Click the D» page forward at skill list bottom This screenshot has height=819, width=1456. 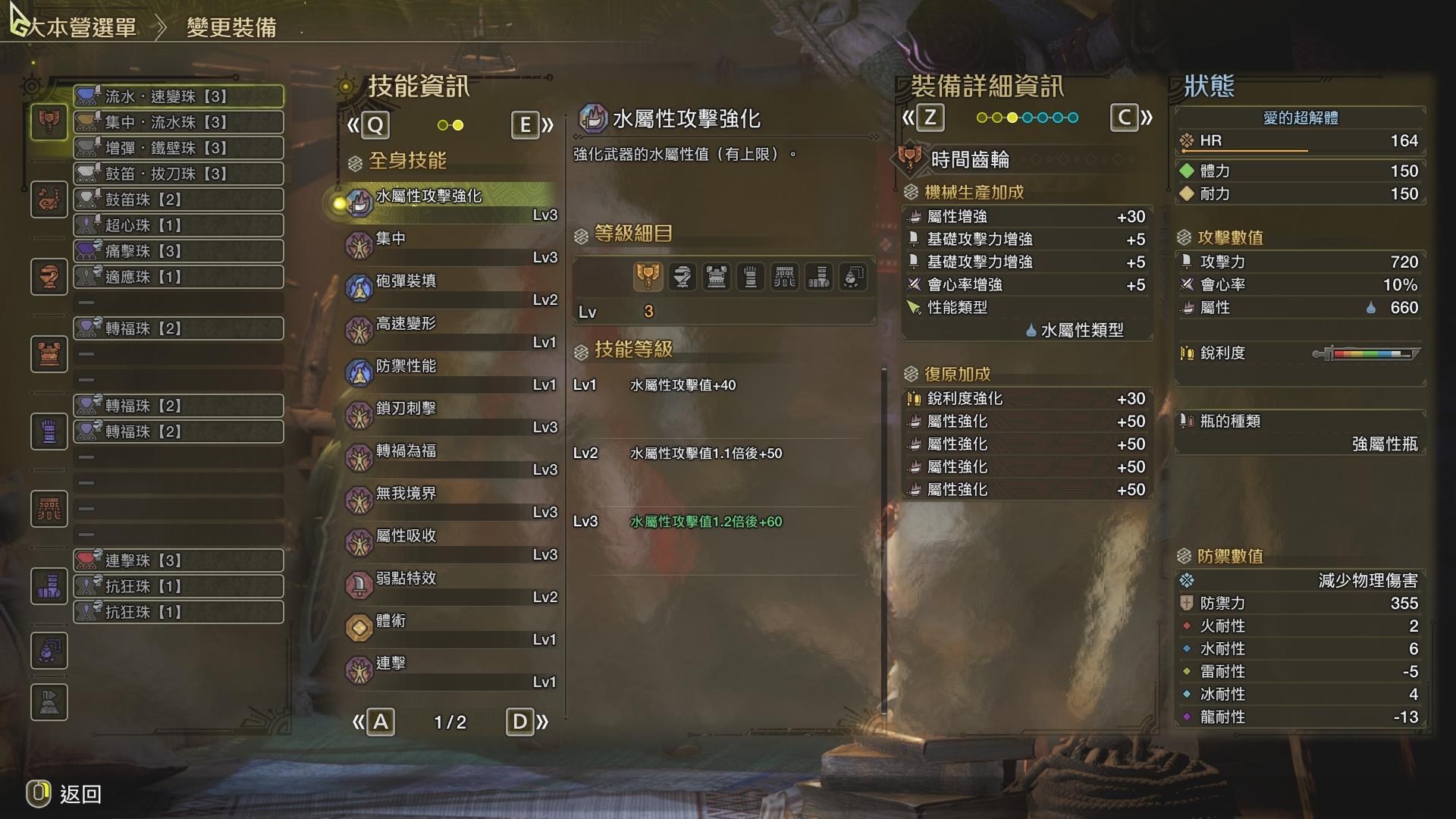tap(526, 723)
